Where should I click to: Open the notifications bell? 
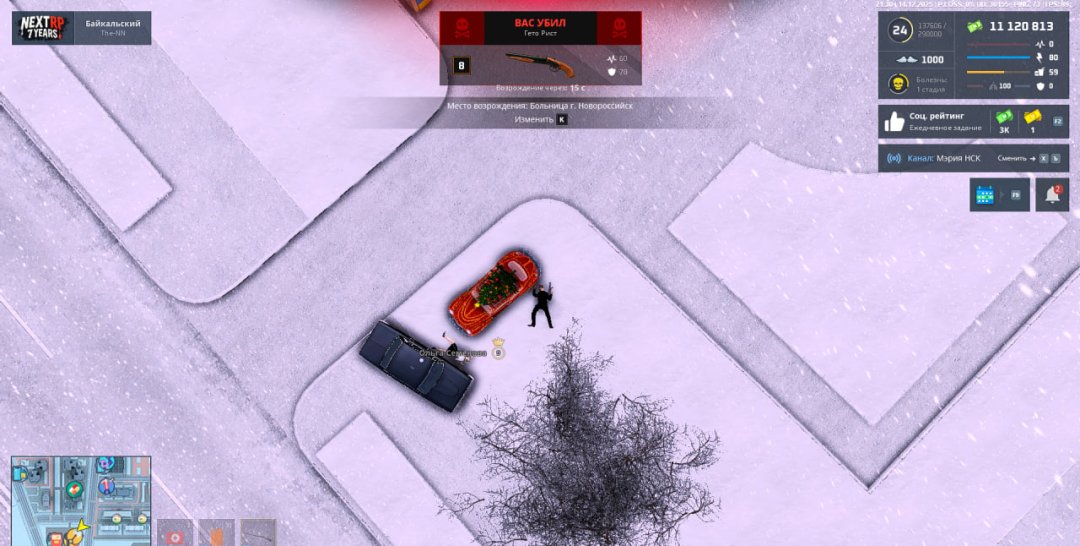point(1051,195)
